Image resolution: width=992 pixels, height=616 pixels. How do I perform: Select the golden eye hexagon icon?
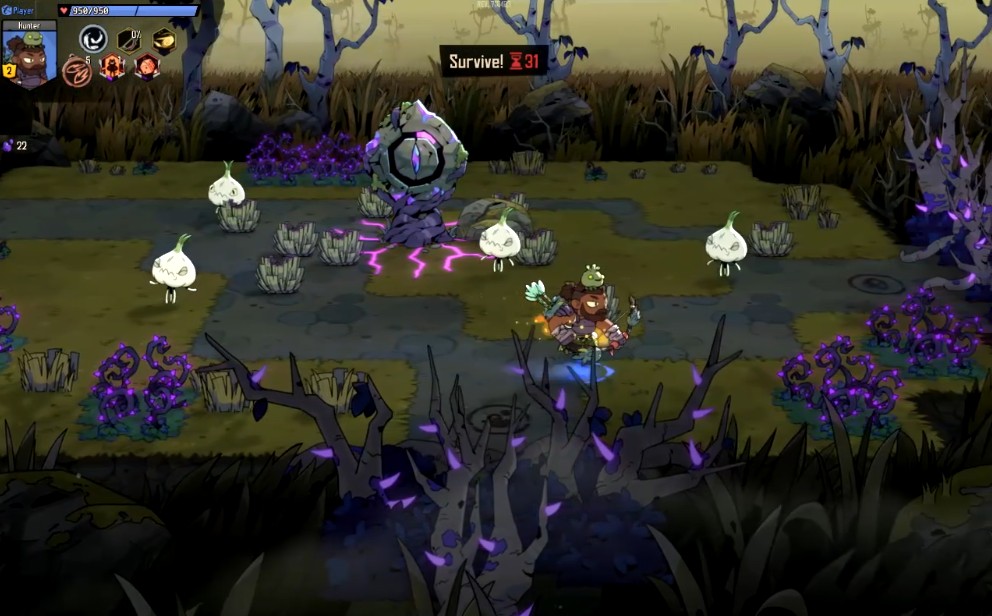pyautogui.click(x=164, y=40)
